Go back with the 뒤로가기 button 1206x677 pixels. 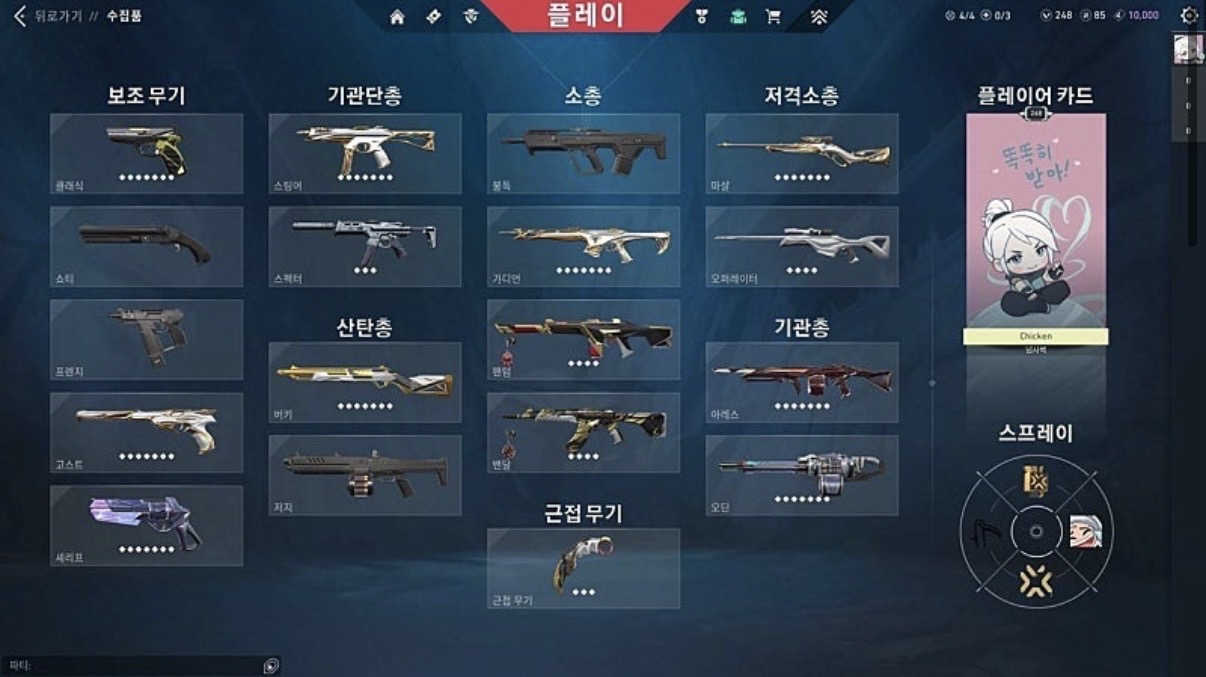click(x=45, y=16)
